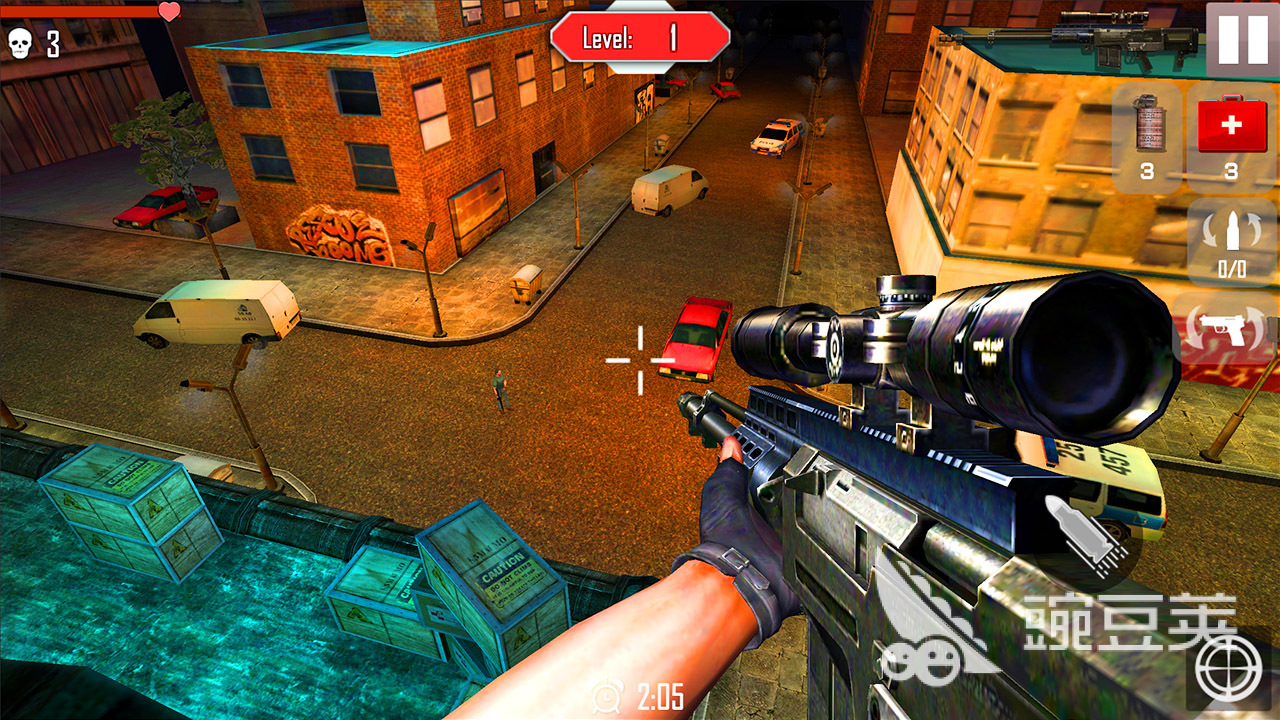Use the red medkit
This screenshot has height=720, width=1280.
1232,138
